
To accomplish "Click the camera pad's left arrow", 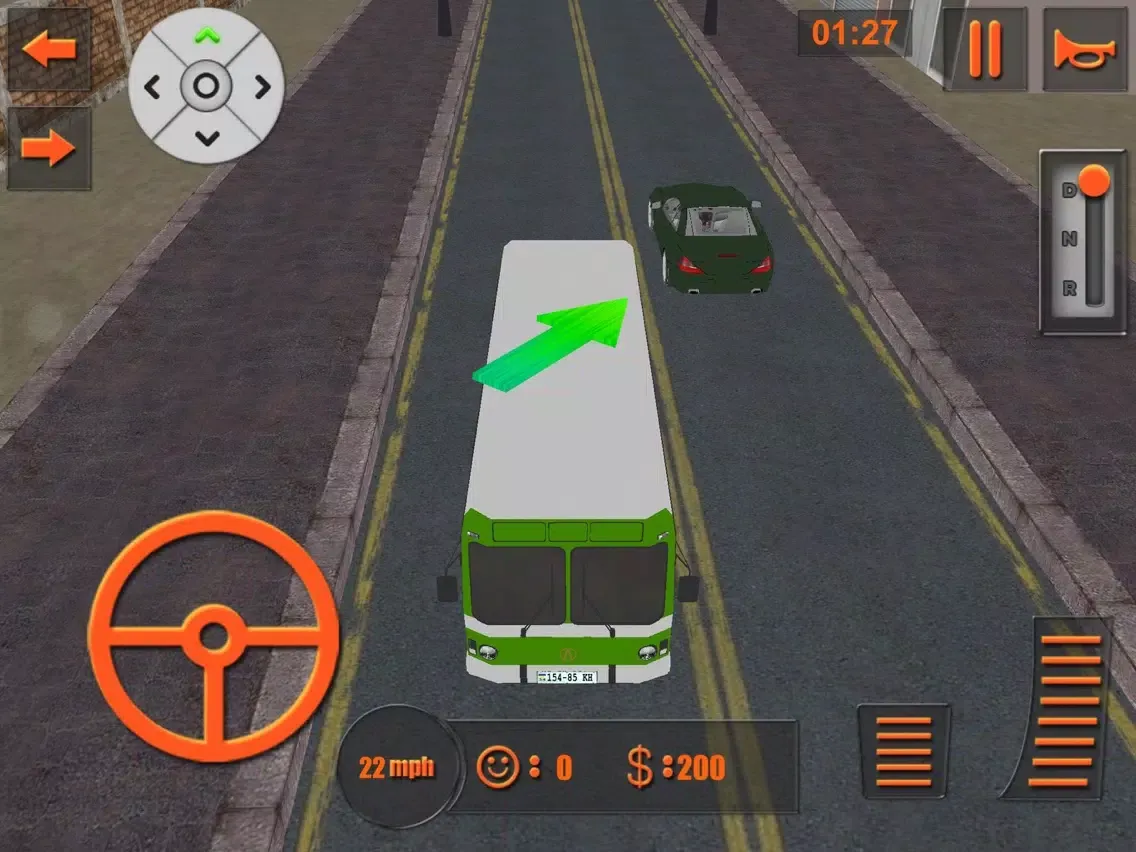I will pos(153,87).
